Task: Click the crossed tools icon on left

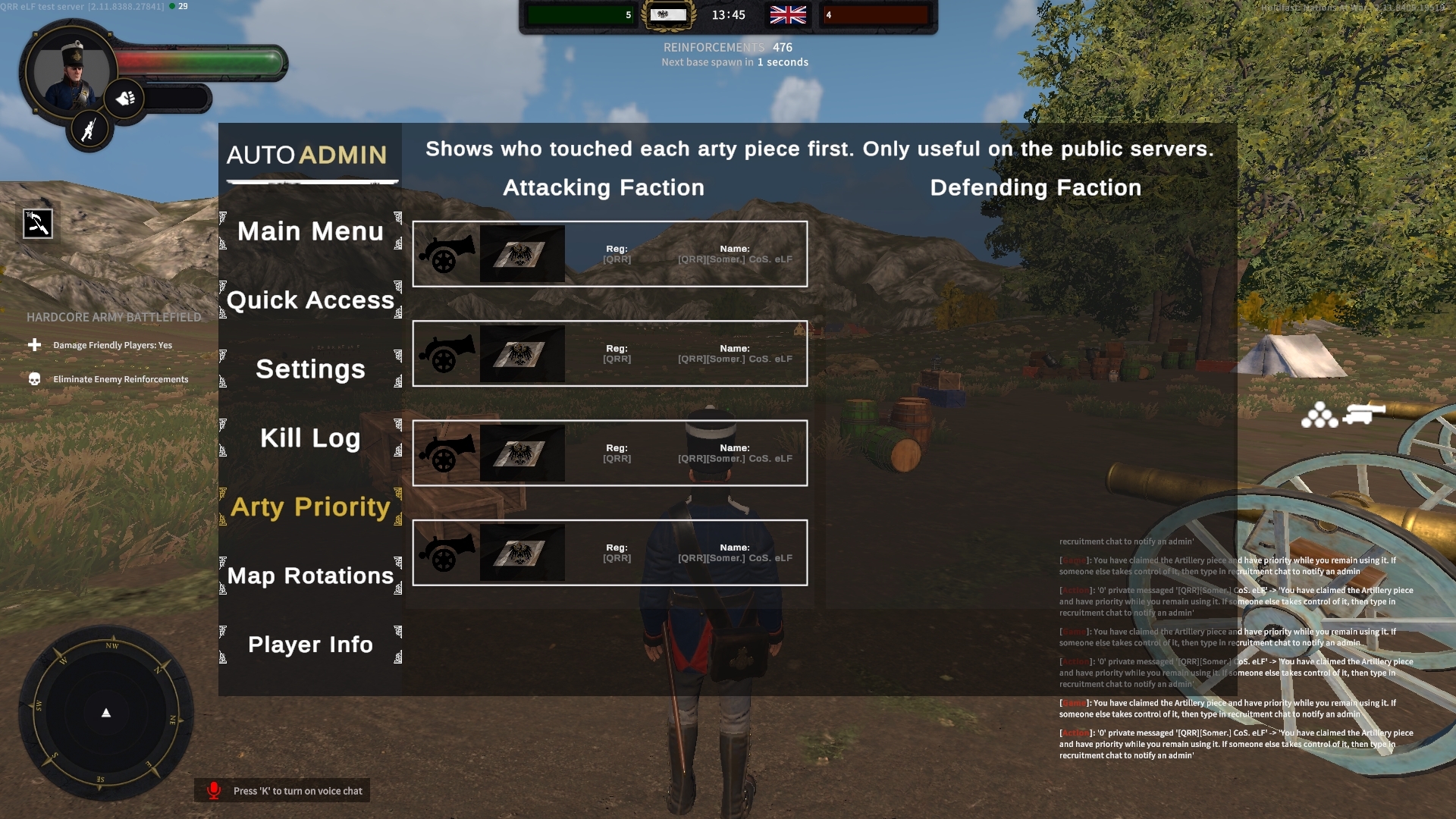Action: coord(37,224)
